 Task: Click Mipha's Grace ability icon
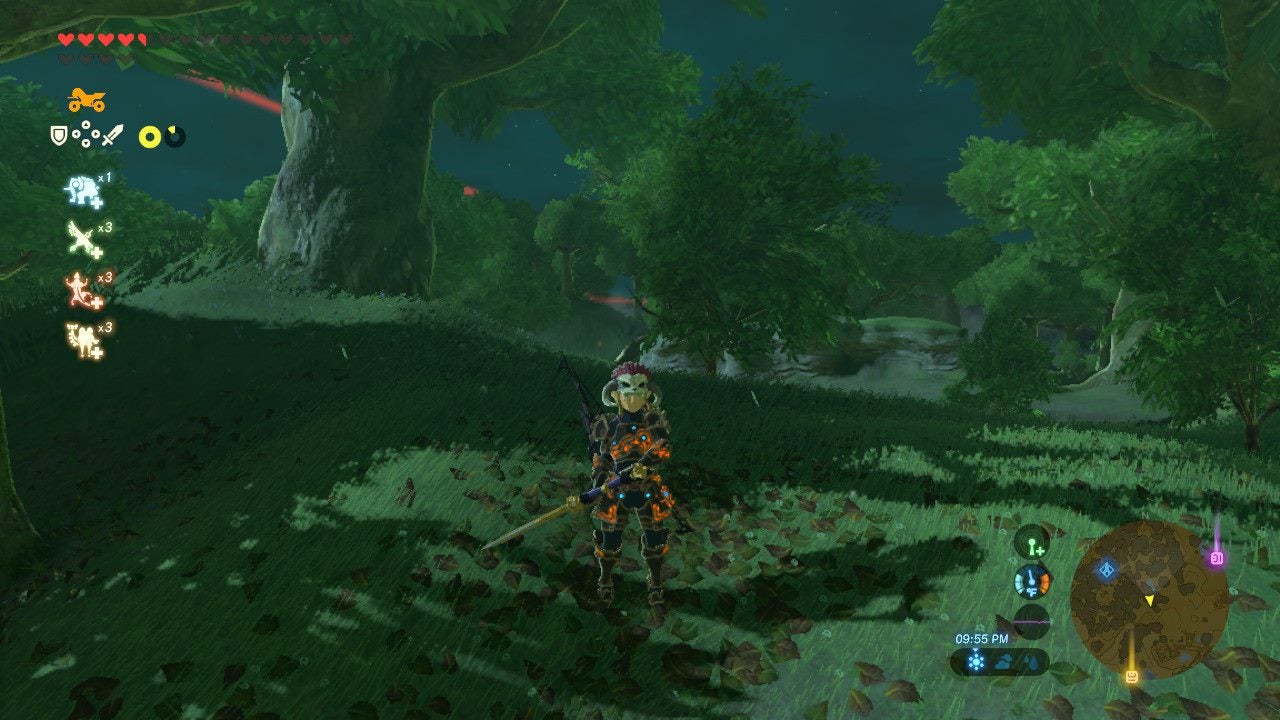(x=80, y=190)
